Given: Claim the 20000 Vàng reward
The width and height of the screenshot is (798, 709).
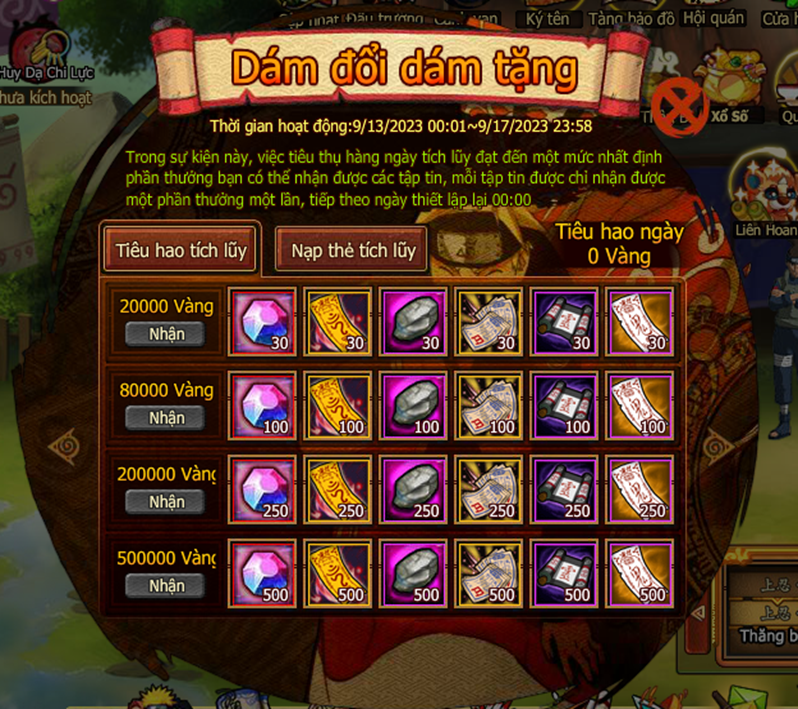Looking at the screenshot, I should (x=166, y=333).
